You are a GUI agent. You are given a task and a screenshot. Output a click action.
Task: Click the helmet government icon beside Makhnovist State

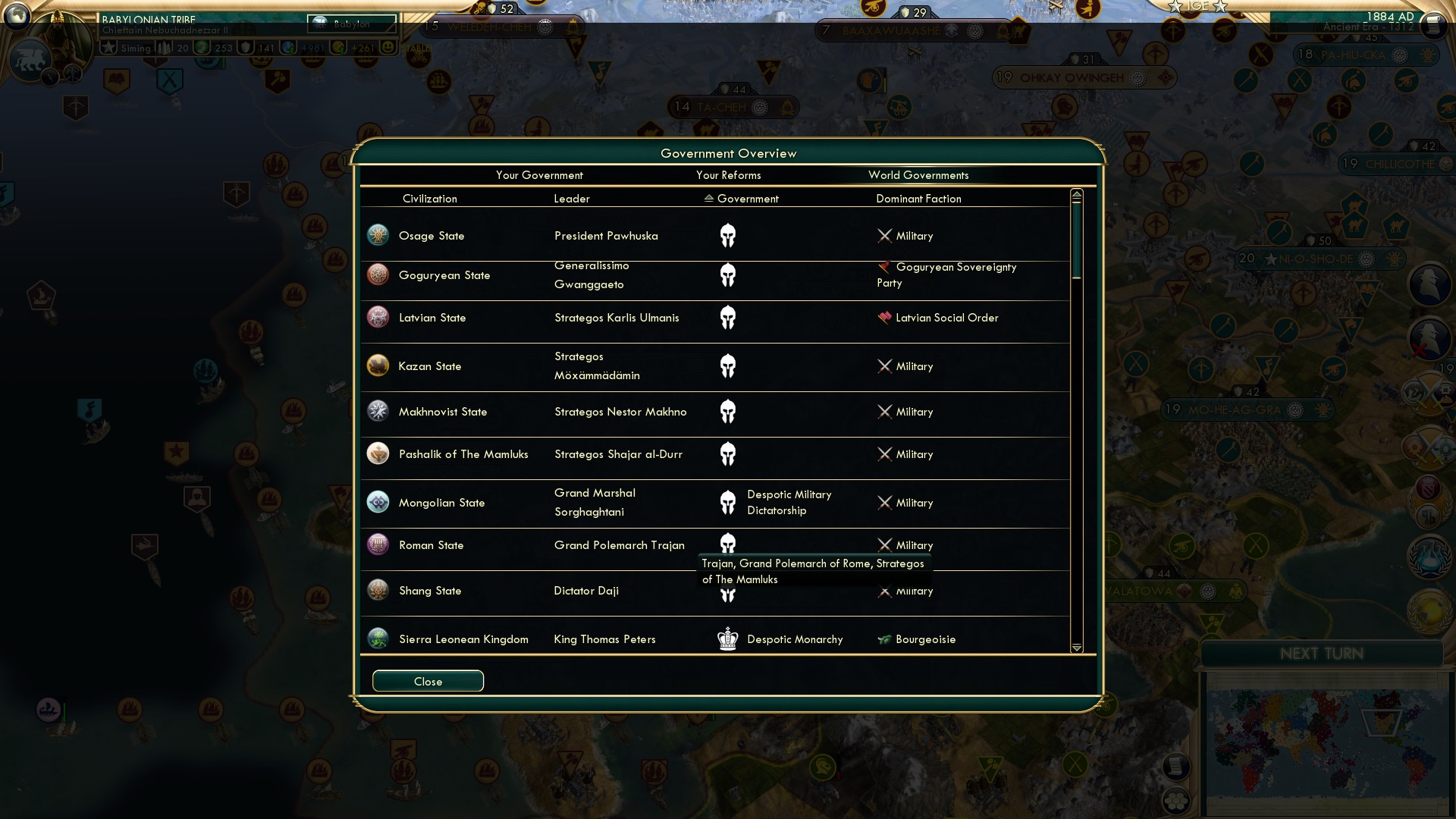pyautogui.click(x=728, y=412)
